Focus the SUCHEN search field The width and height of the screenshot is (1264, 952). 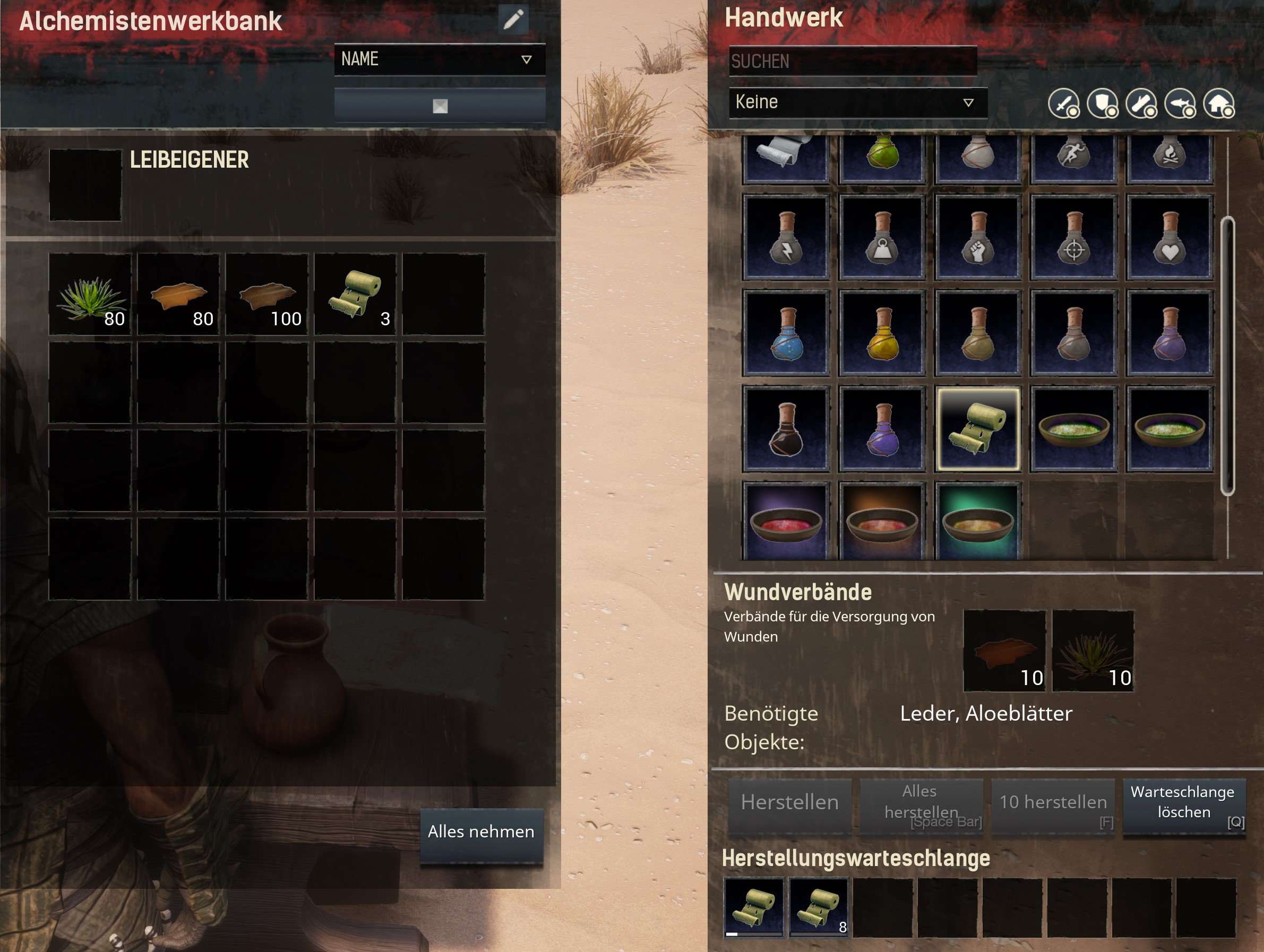click(x=853, y=61)
